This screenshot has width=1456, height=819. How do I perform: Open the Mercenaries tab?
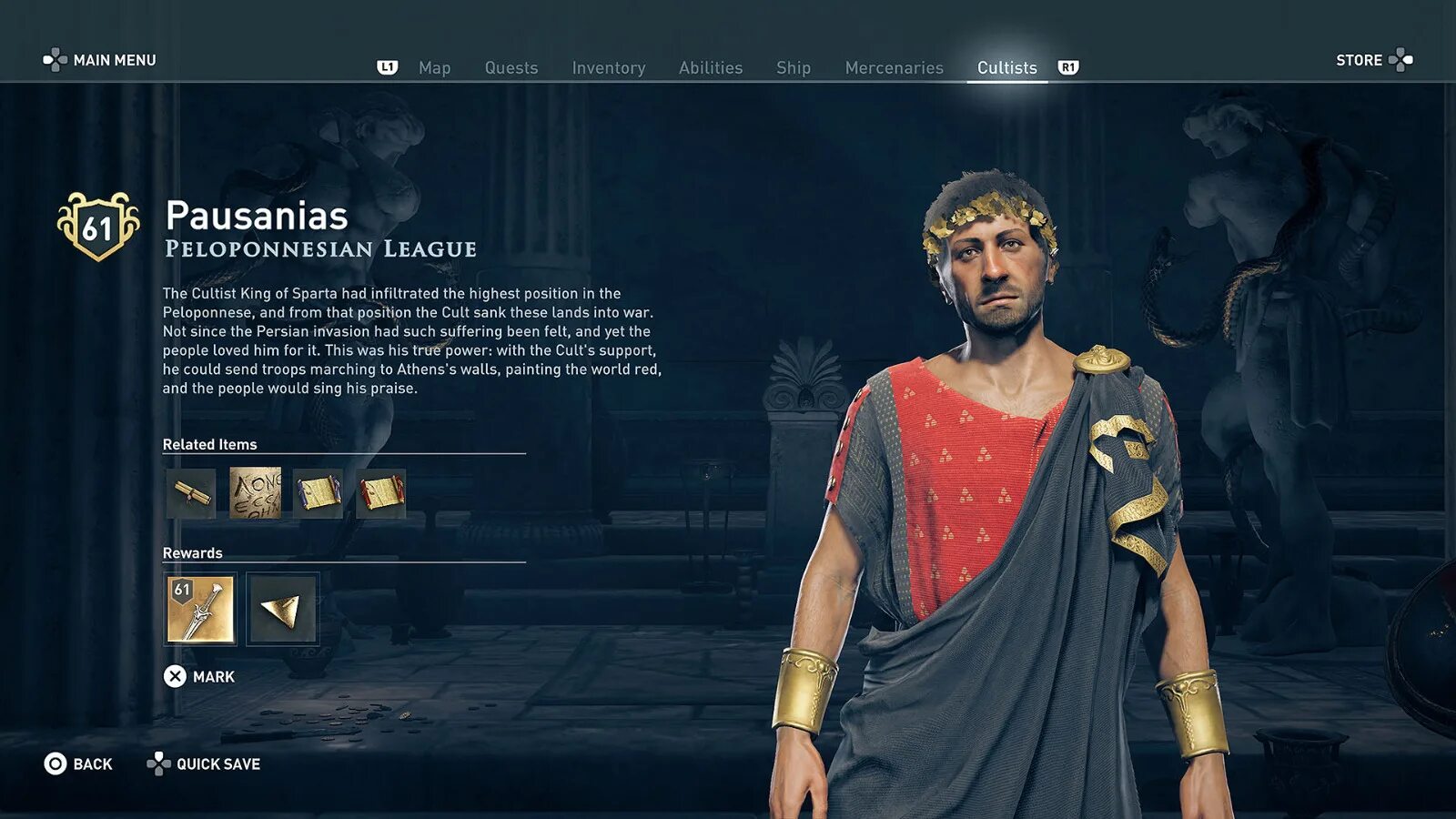[894, 68]
